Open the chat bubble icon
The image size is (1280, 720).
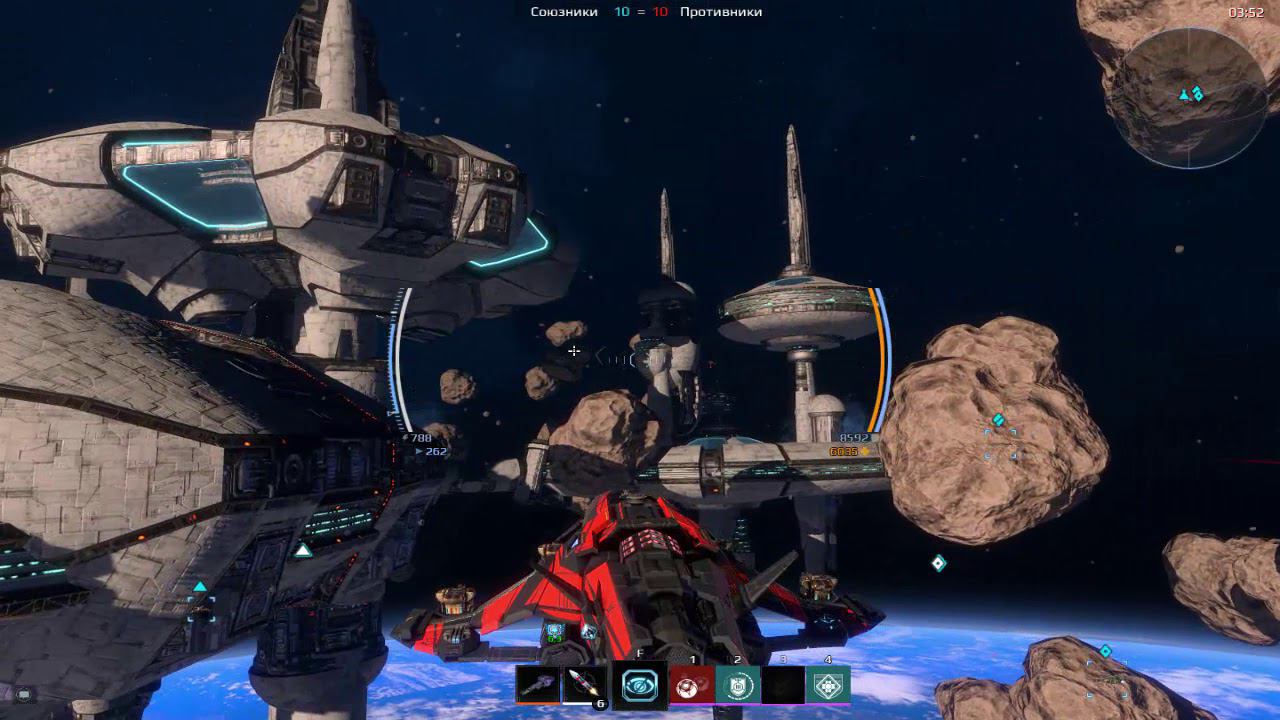[x=23, y=694]
